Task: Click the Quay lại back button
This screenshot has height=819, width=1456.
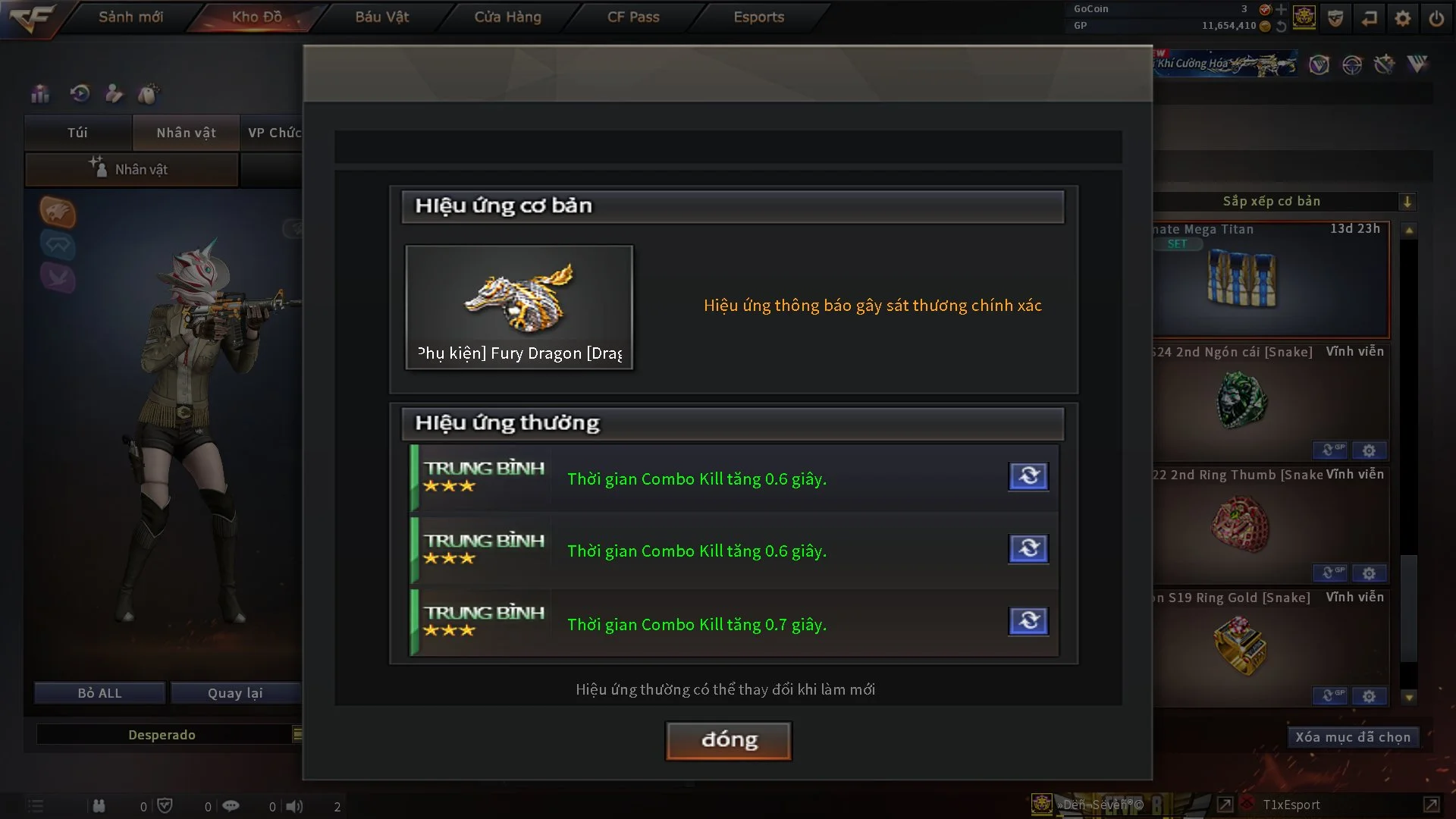Action: (x=235, y=693)
